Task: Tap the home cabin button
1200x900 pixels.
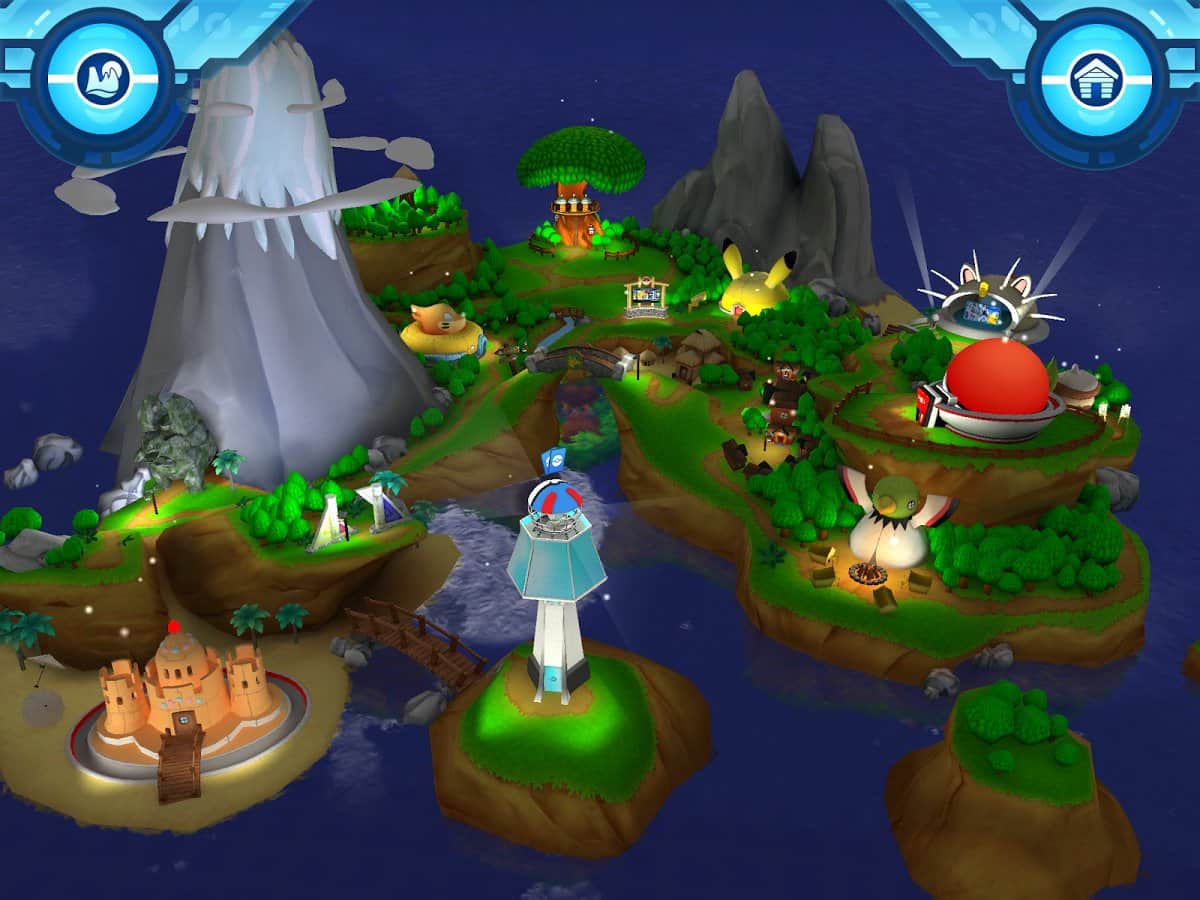Action: [x=1096, y=79]
